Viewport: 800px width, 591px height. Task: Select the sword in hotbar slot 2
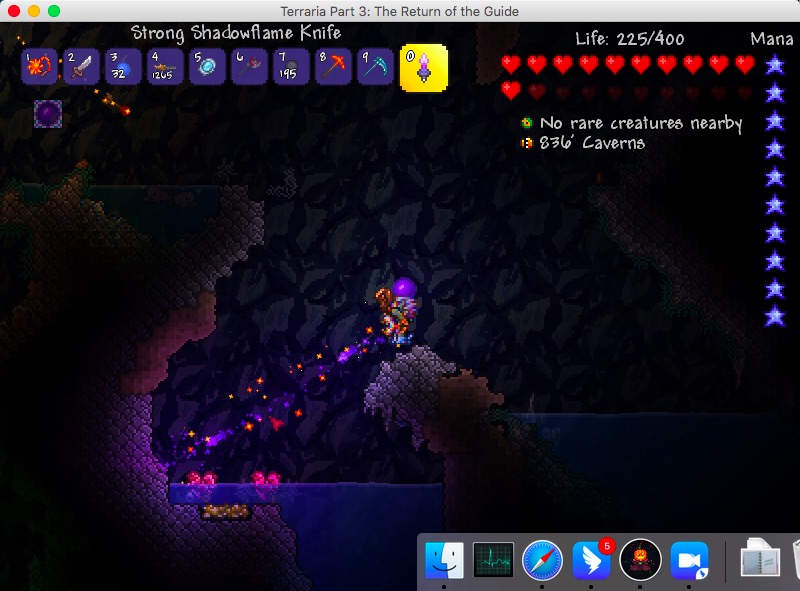(81, 67)
